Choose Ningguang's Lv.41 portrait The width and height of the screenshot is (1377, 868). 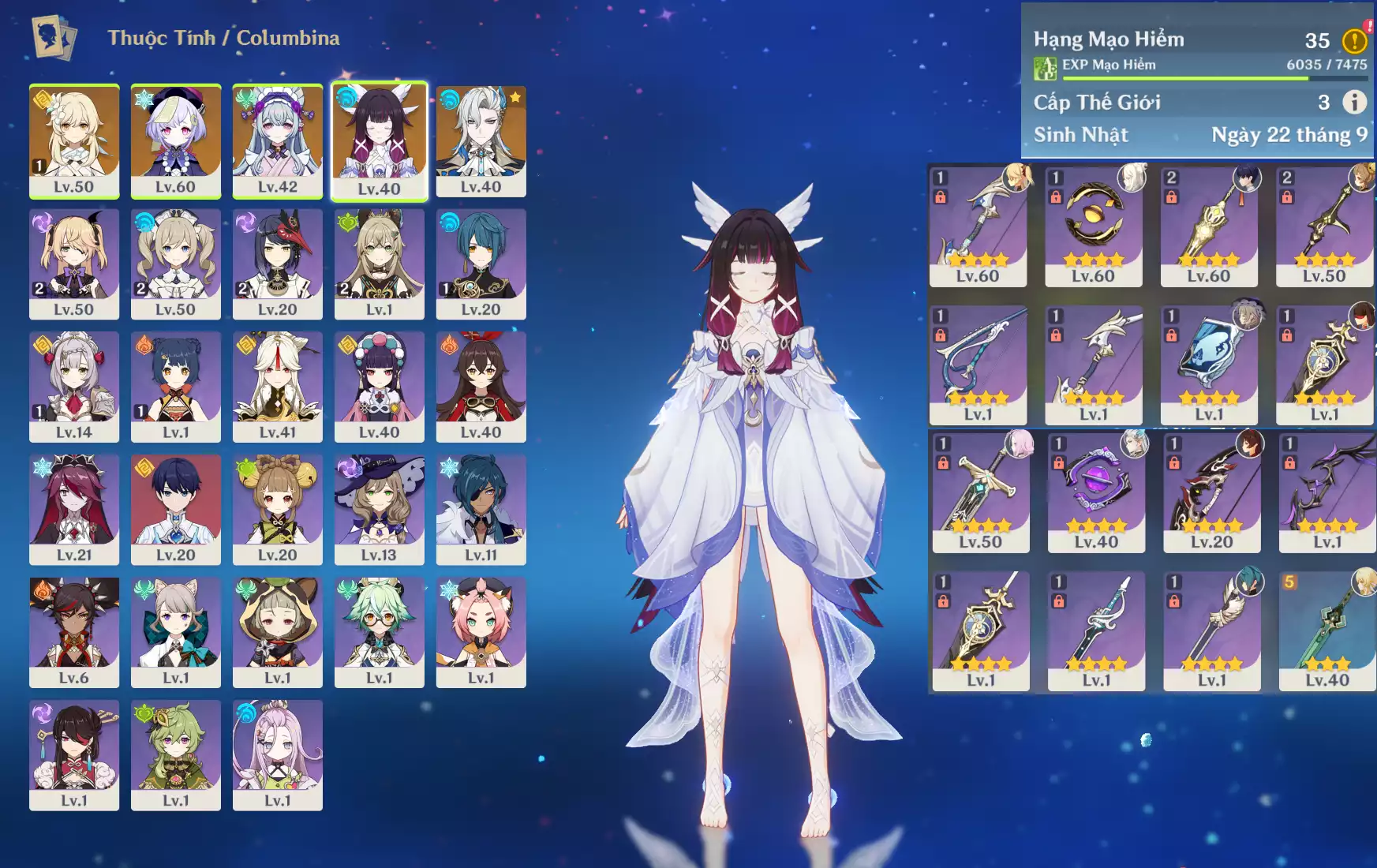tap(278, 386)
